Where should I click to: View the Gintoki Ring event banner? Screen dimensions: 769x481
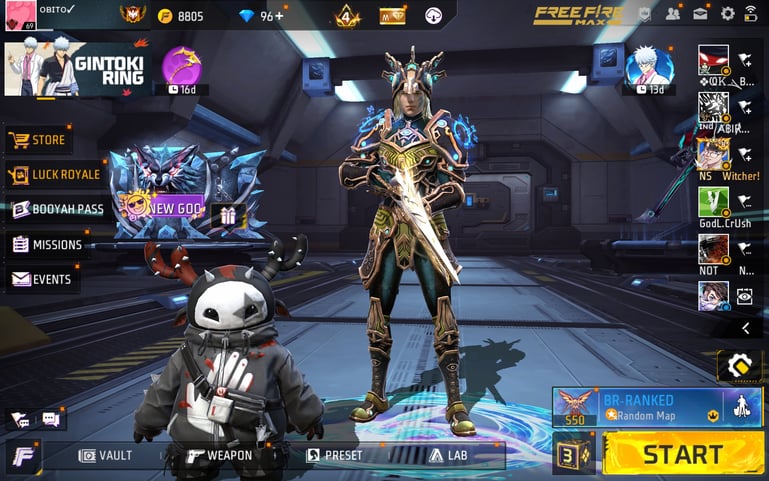(x=77, y=69)
